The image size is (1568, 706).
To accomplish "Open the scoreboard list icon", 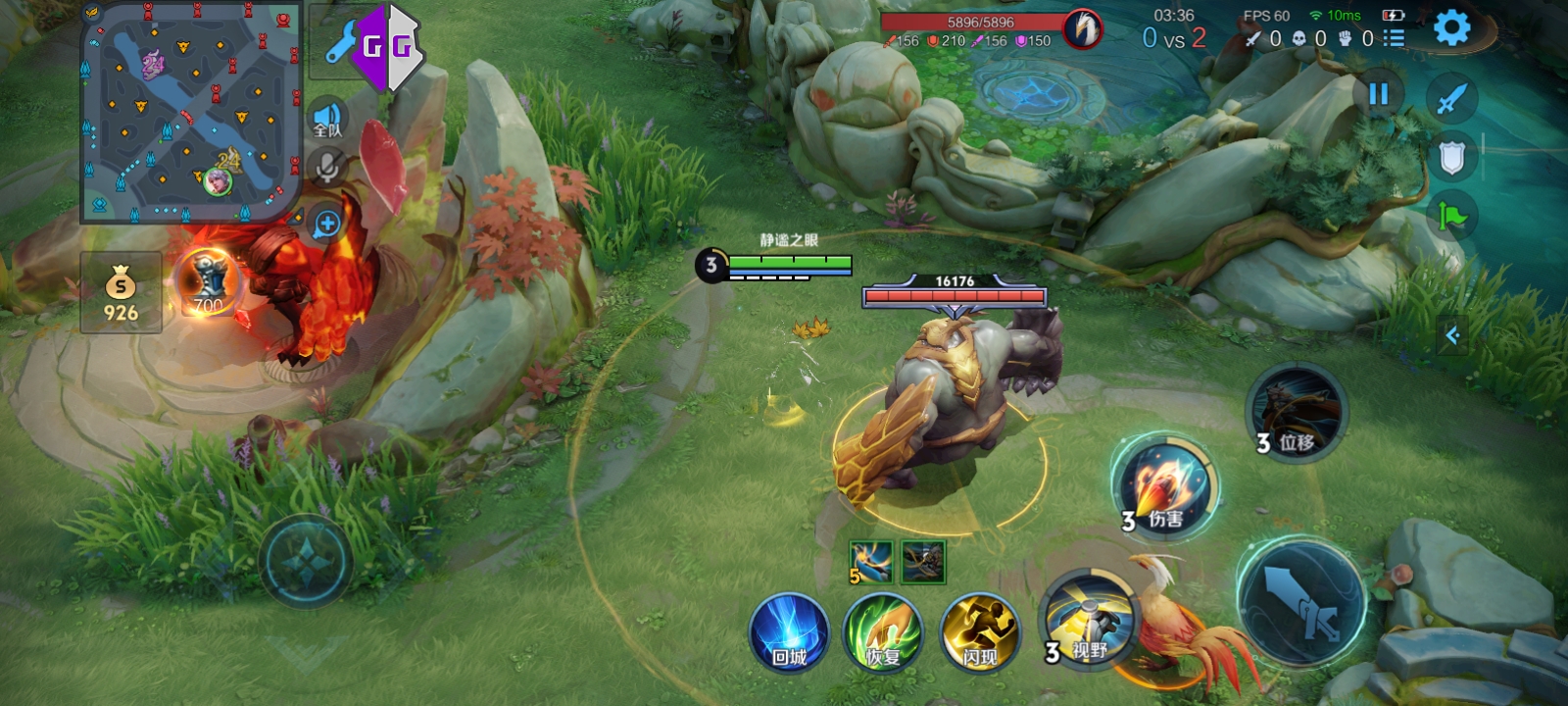I will coord(1393,38).
